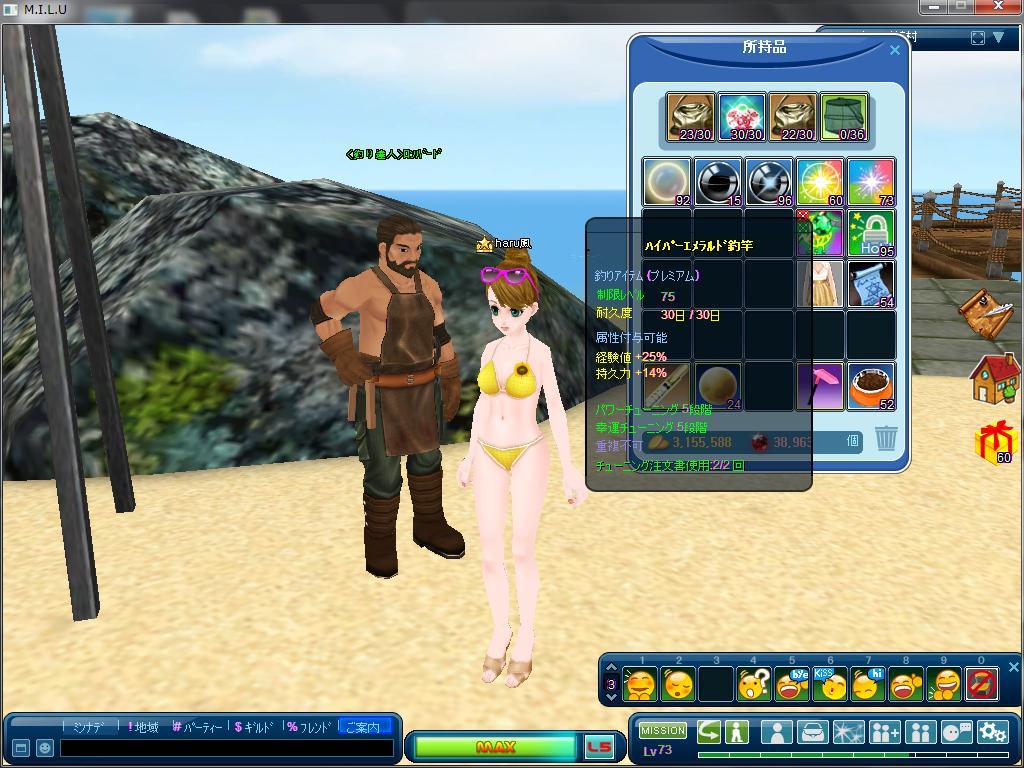The image size is (1024, 768).
Task: Use the Kiss emote on the hotbar
Action: (829, 684)
